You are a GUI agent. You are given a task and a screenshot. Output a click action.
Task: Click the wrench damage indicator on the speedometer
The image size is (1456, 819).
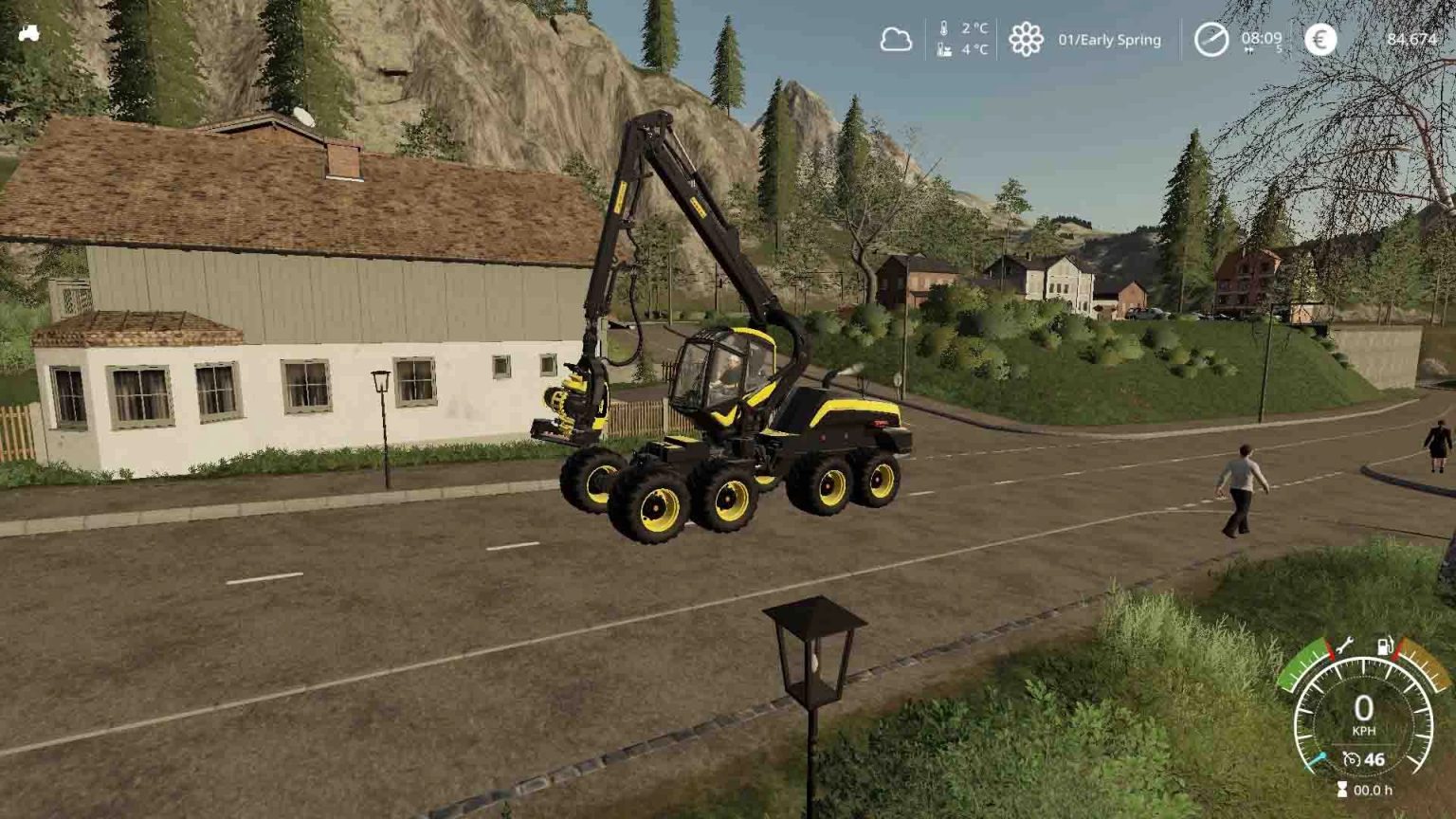coord(1345,646)
